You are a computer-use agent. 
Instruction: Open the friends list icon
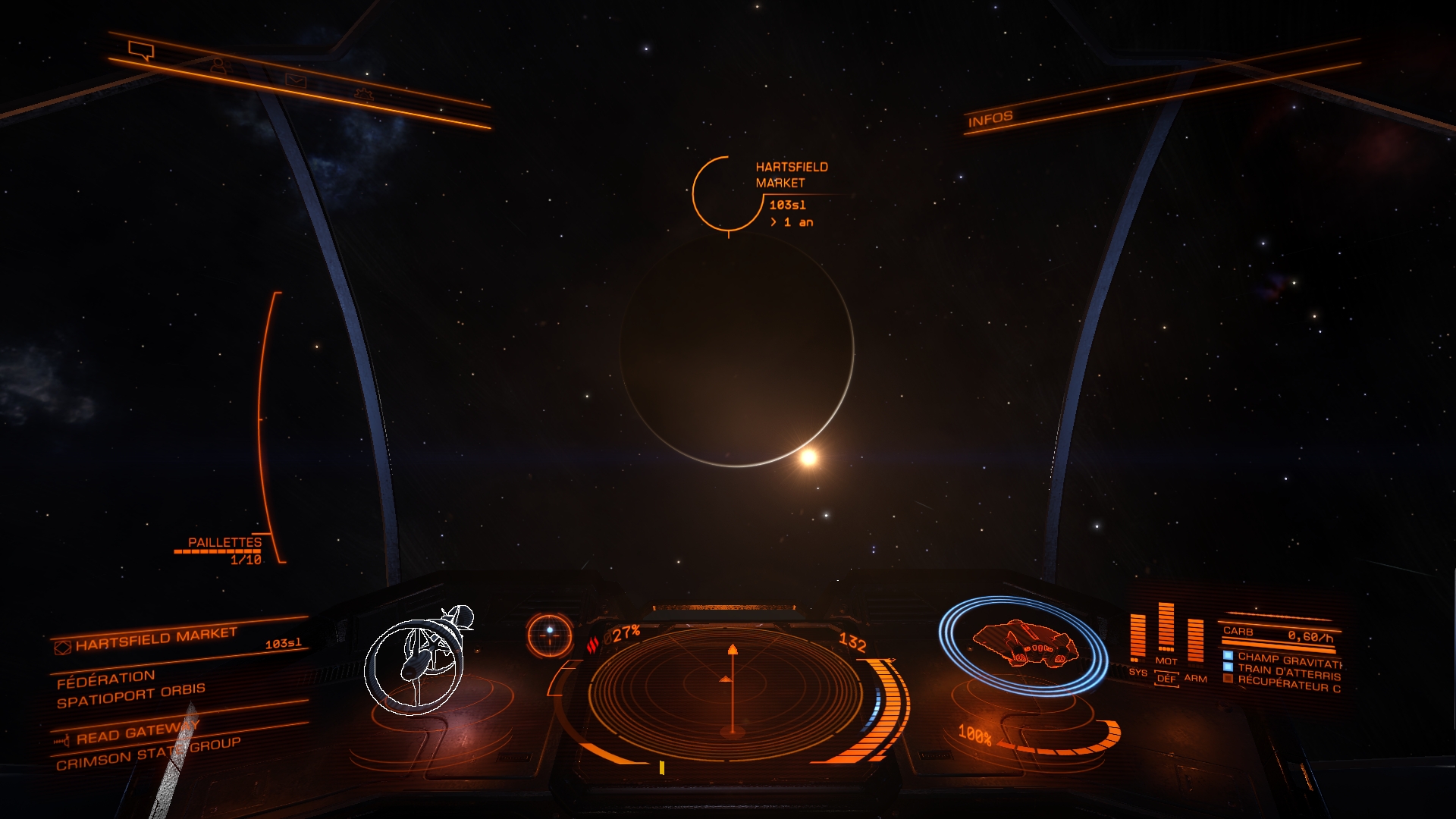click(x=218, y=66)
